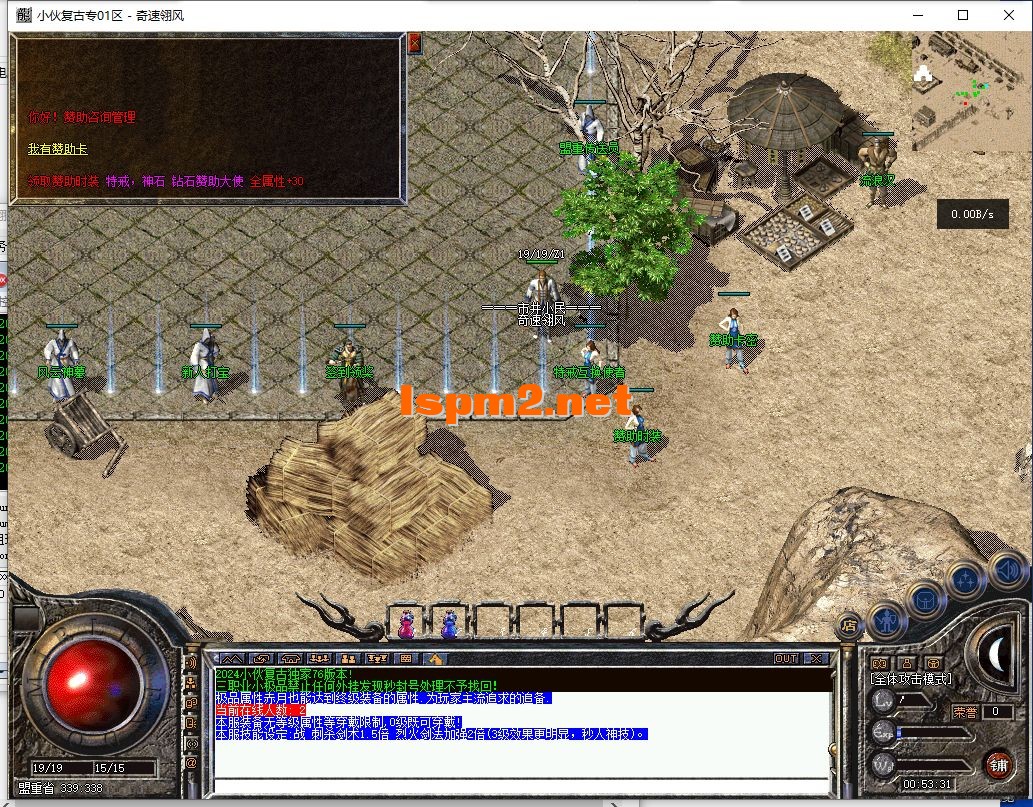Click the X button above chat

(816, 659)
